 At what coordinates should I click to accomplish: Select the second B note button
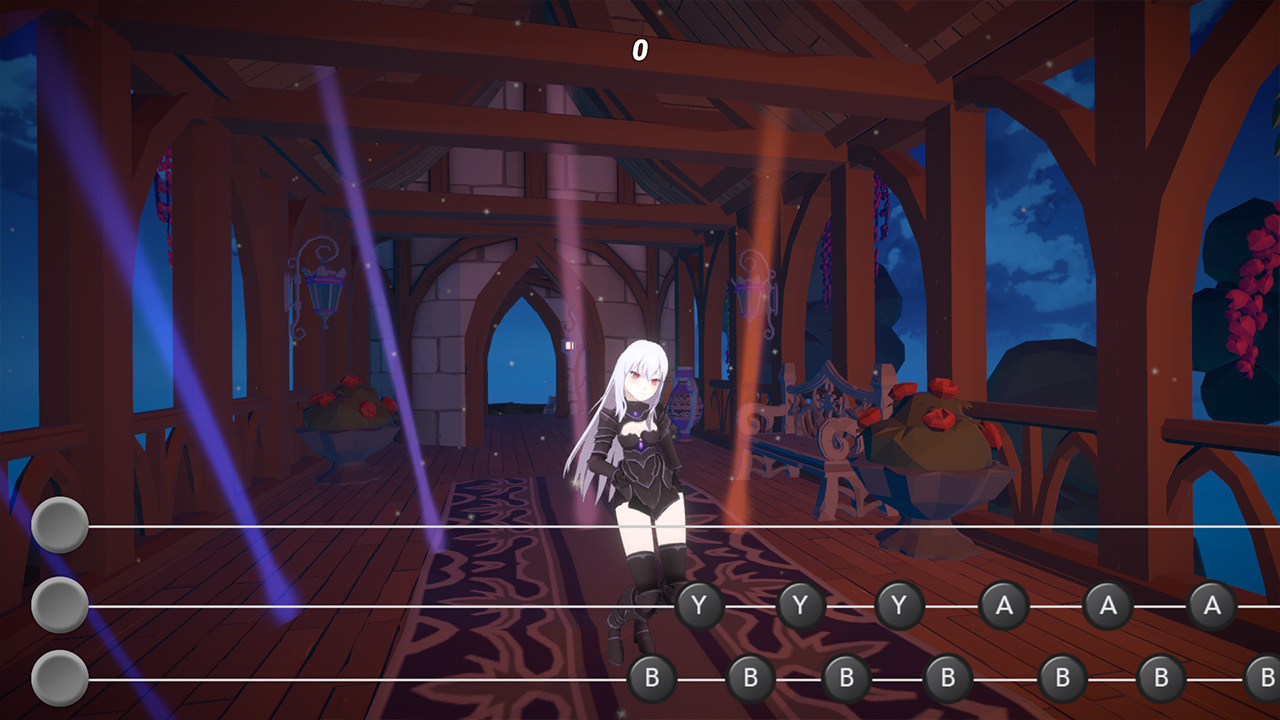751,676
